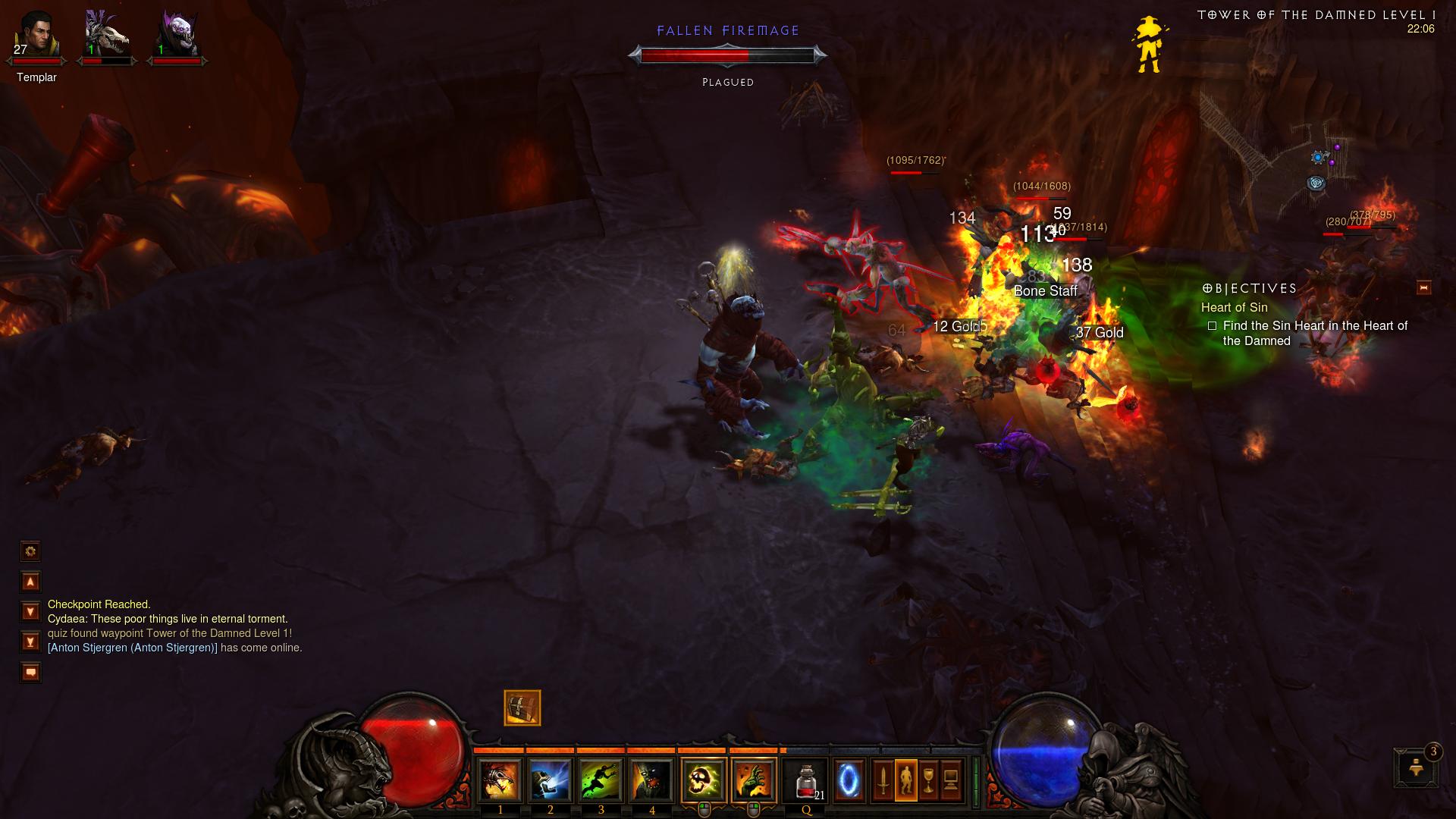Screen dimensions: 1456x819
Task: Collapse the Objectives tracker panel
Action: coord(1423,287)
